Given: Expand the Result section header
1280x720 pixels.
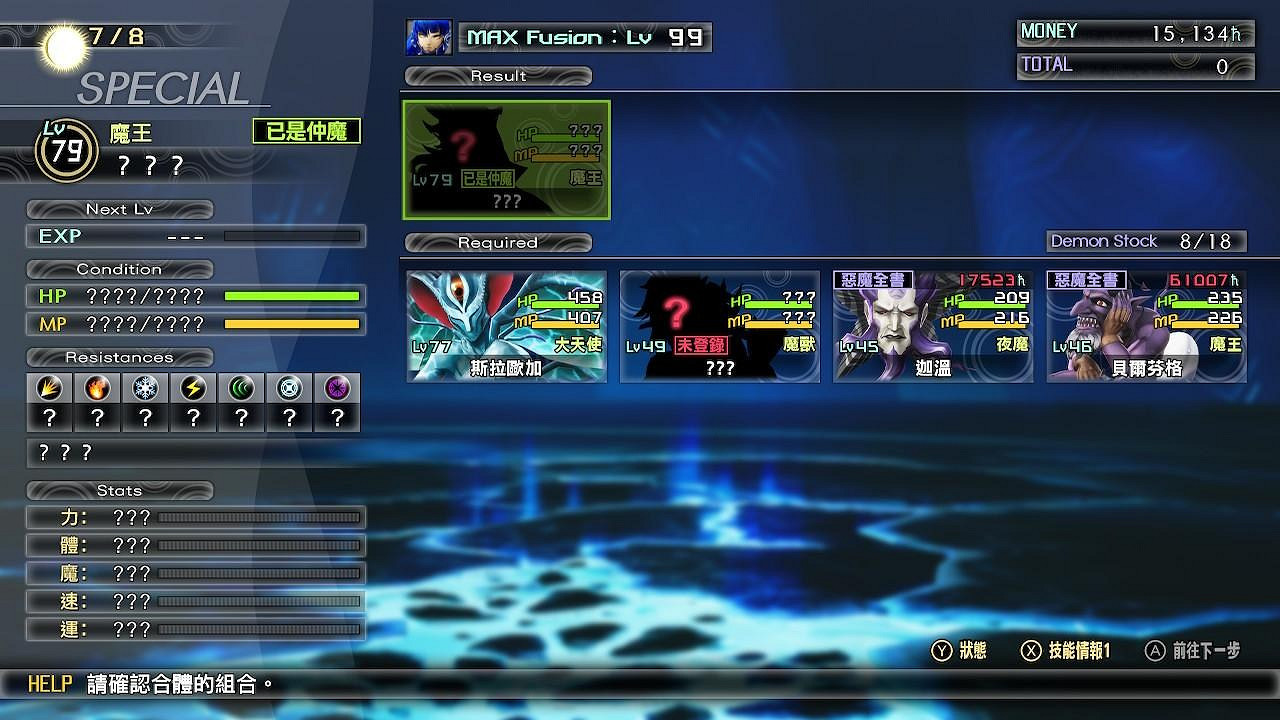Looking at the screenshot, I should [497, 75].
